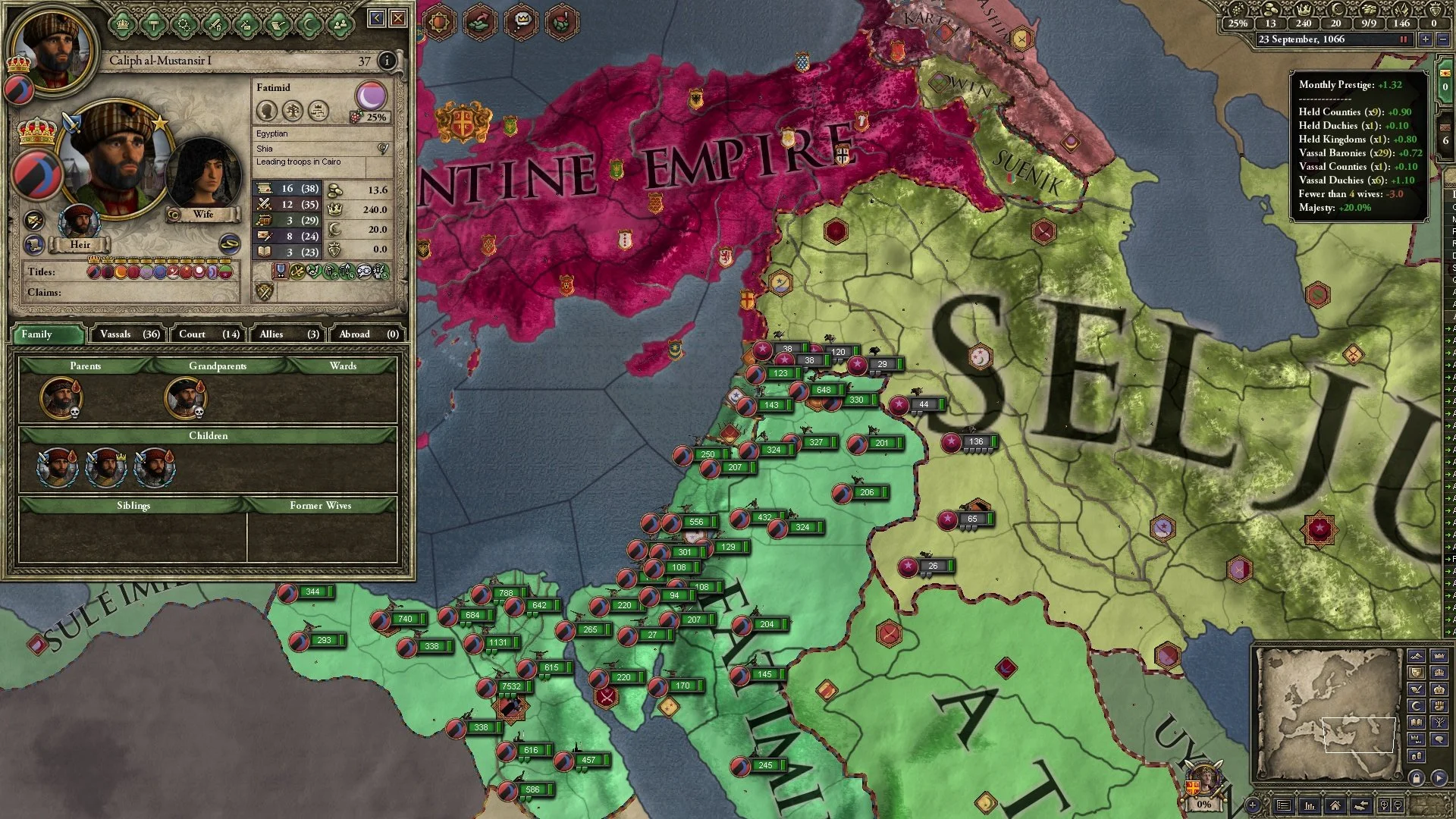Open the crescent religion screen icon
Viewport: 1456px width, 819px height.
306,24
